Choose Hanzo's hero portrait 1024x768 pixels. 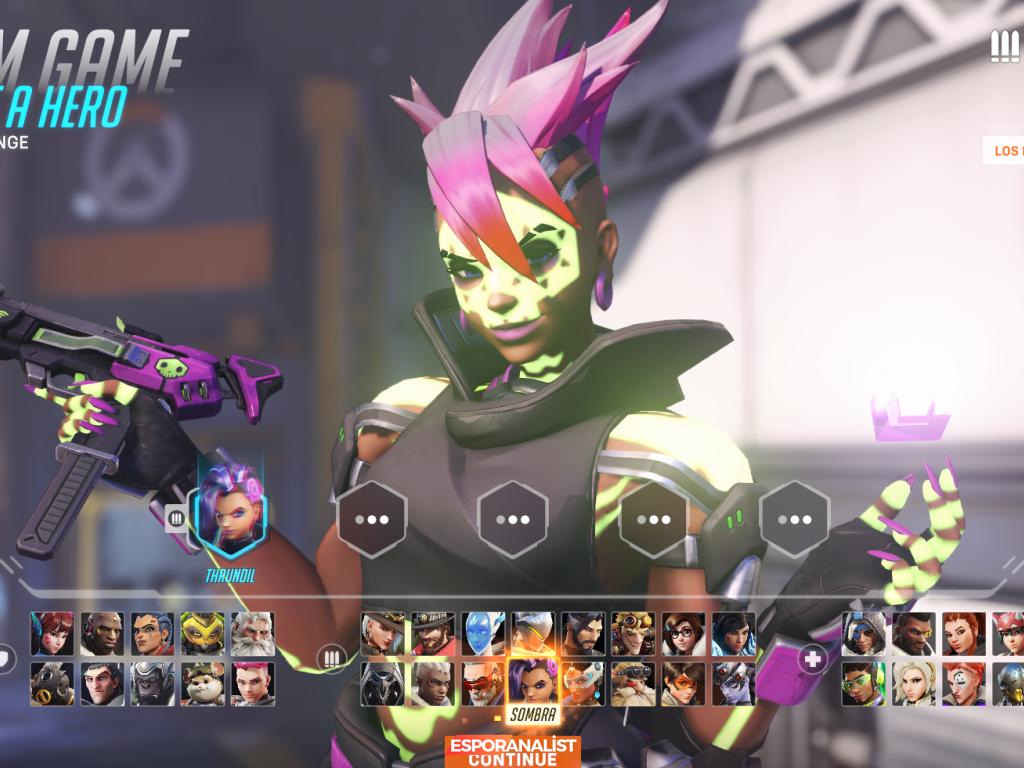click(583, 633)
